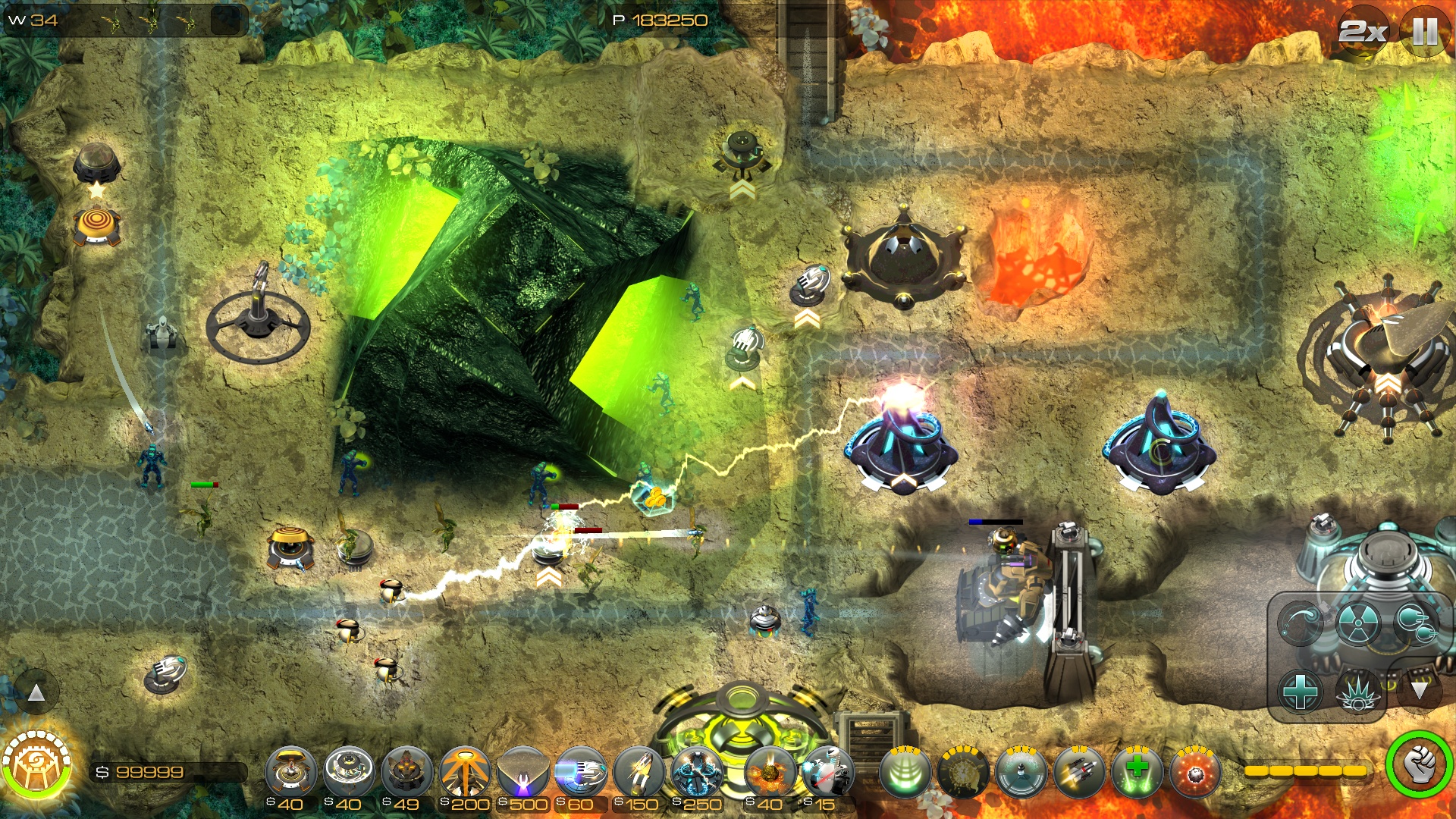The width and height of the screenshot is (1456, 819).
Task: Click the up arrow expander button
Action: (36, 692)
